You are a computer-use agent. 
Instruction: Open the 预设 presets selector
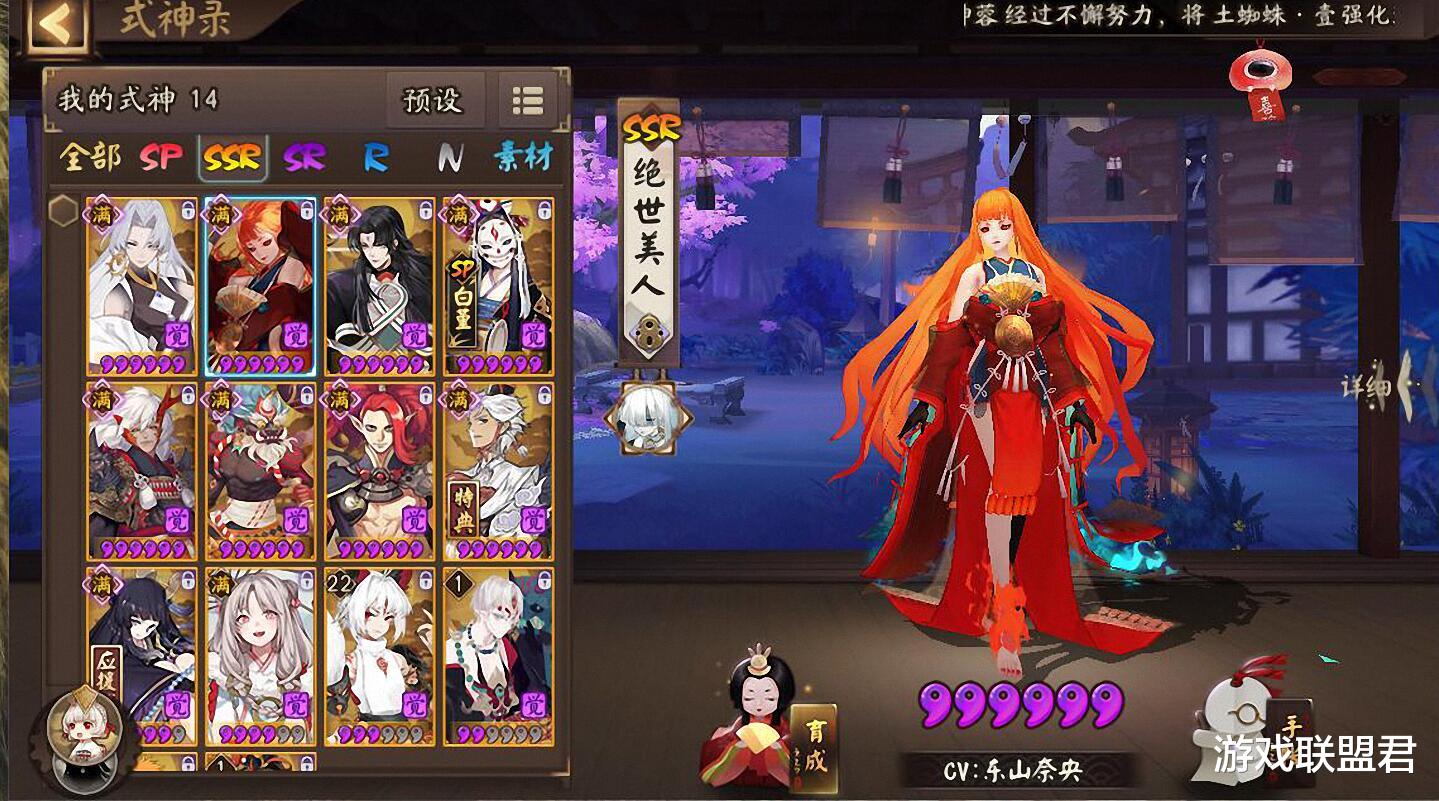click(x=434, y=100)
